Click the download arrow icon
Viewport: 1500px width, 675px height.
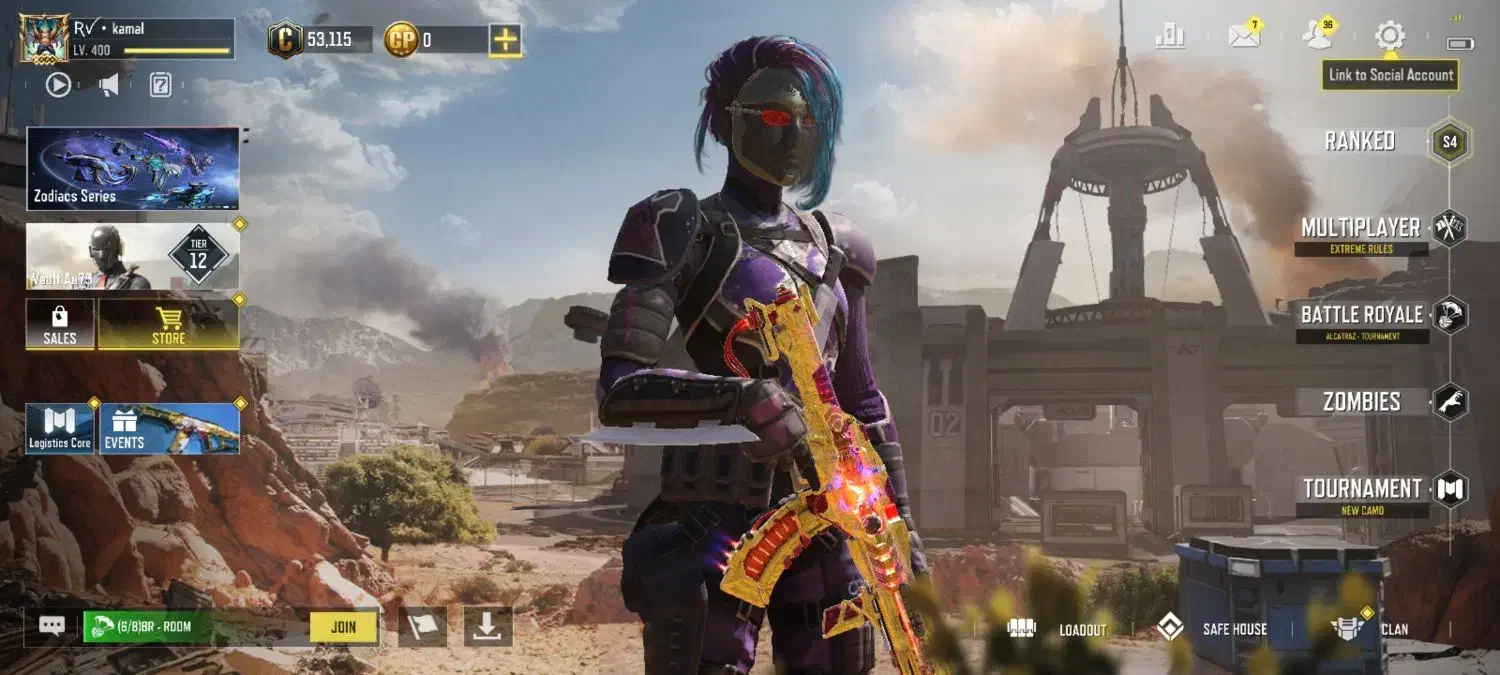488,626
